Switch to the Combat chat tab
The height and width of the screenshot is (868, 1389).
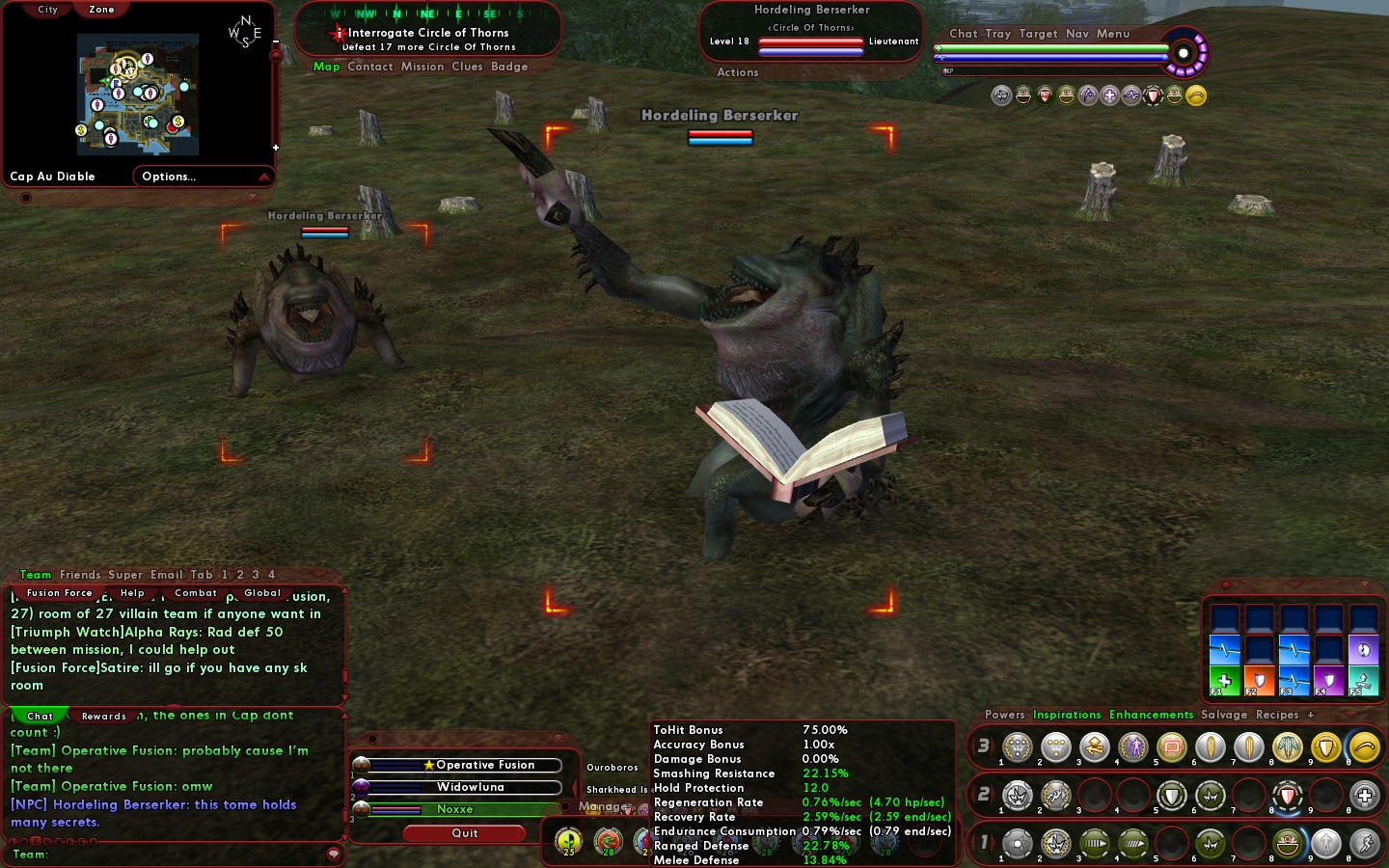pos(196,593)
